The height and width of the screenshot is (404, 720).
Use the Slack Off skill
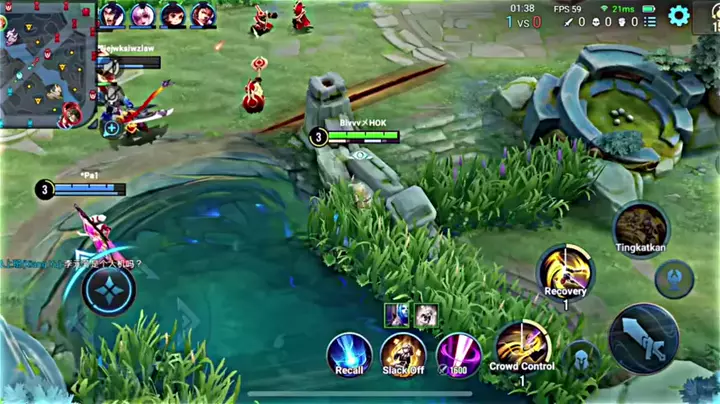[x=403, y=355]
